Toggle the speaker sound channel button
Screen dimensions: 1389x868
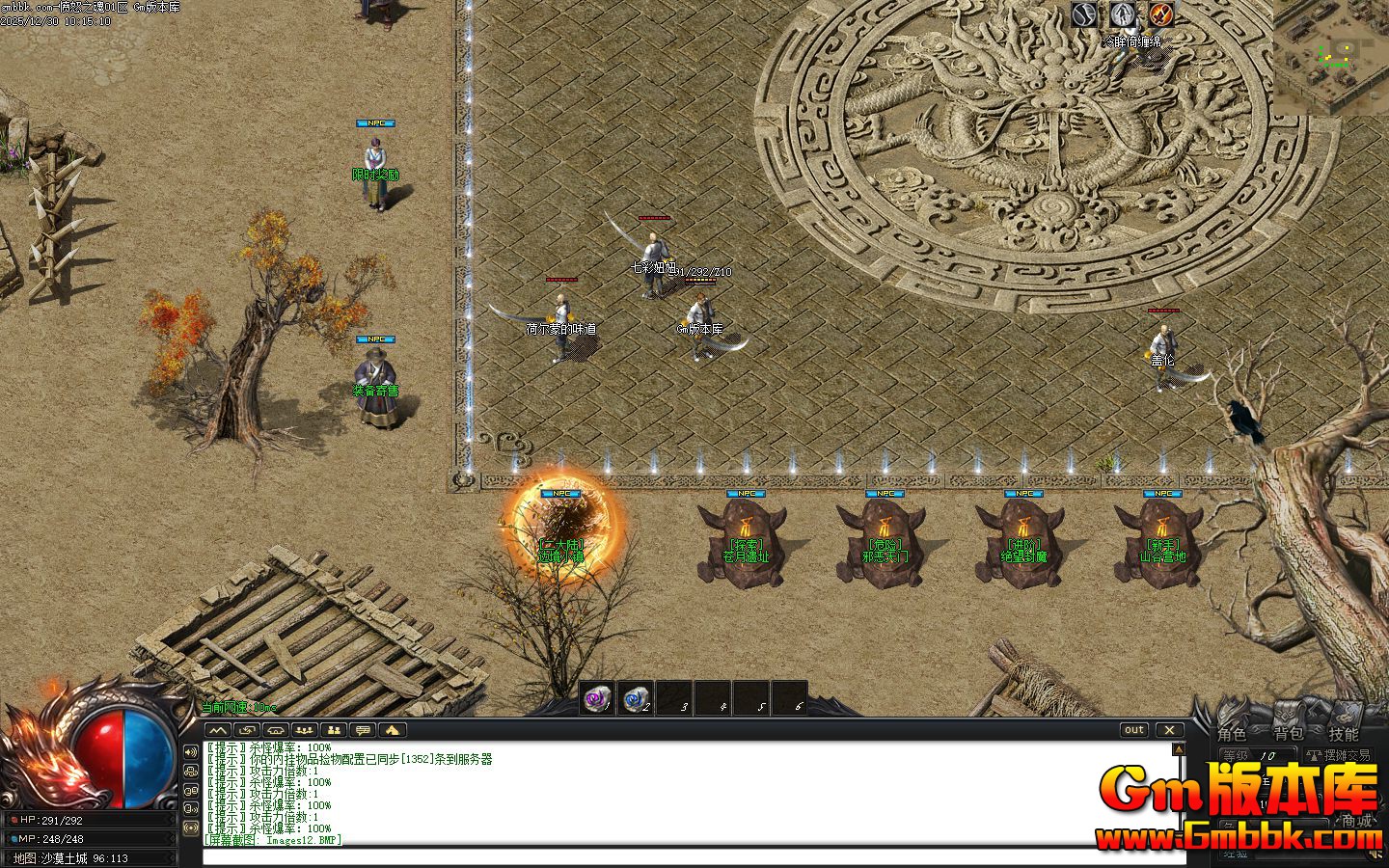pyautogui.click(x=190, y=752)
